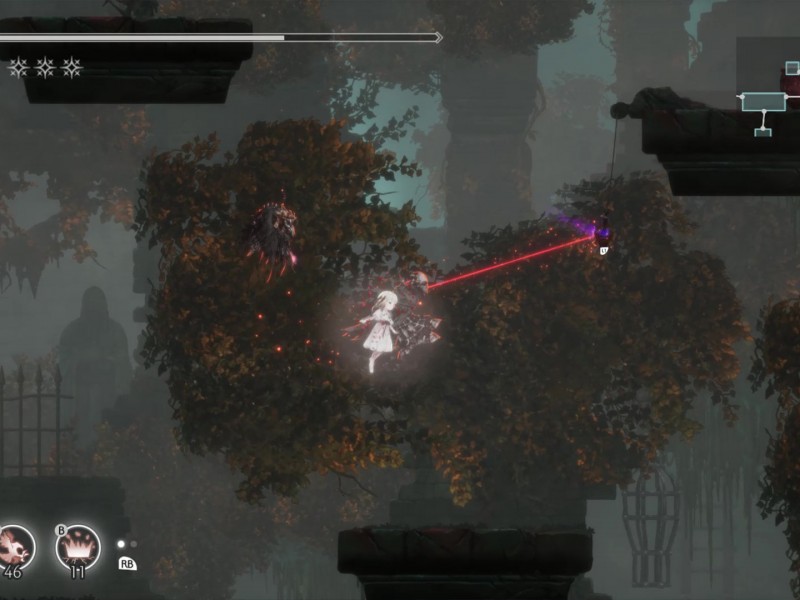Select the large central room on the minimap
This screenshot has height=600, width=800.
coord(763,102)
